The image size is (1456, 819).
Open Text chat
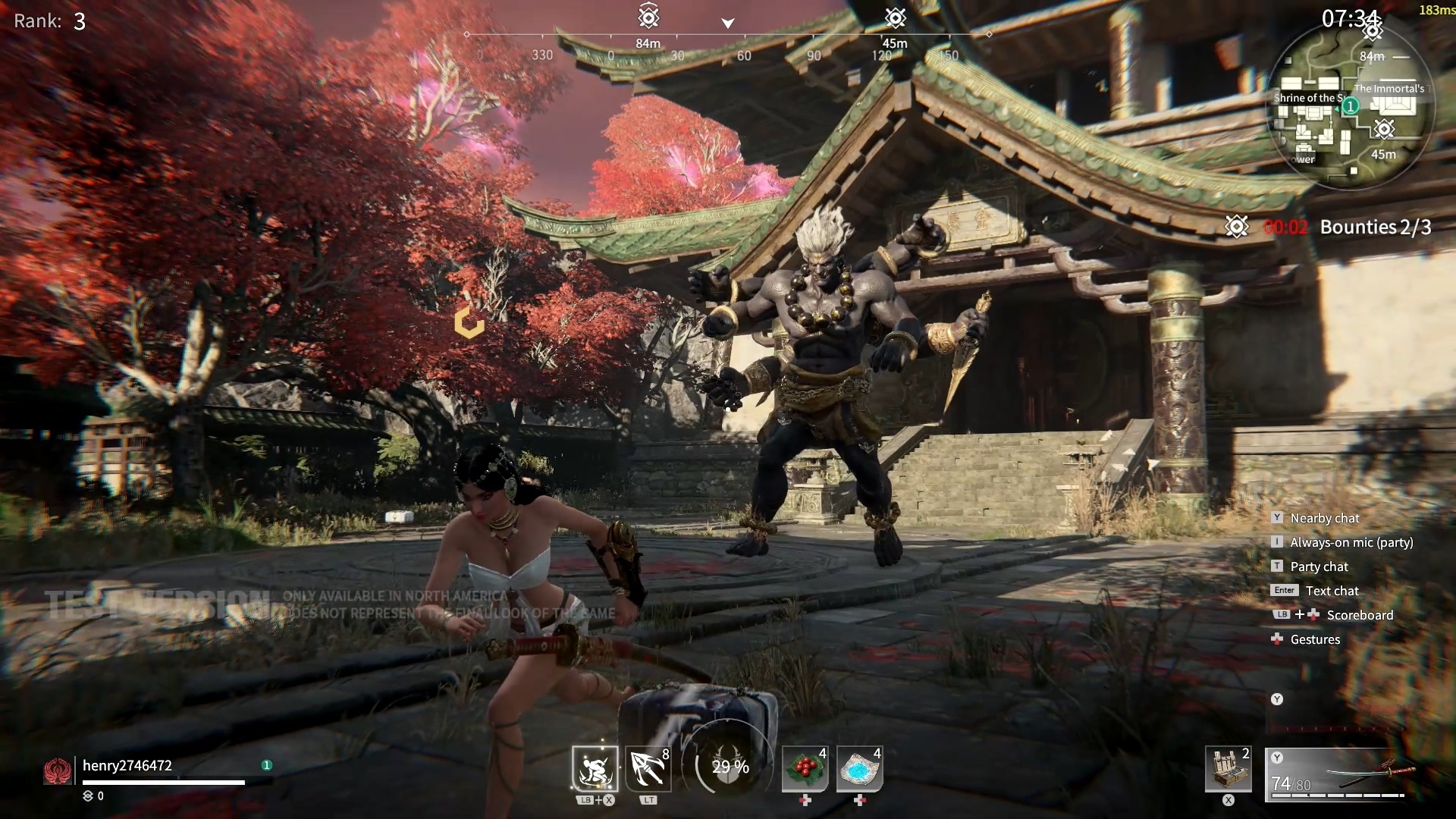[x=1332, y=591]
